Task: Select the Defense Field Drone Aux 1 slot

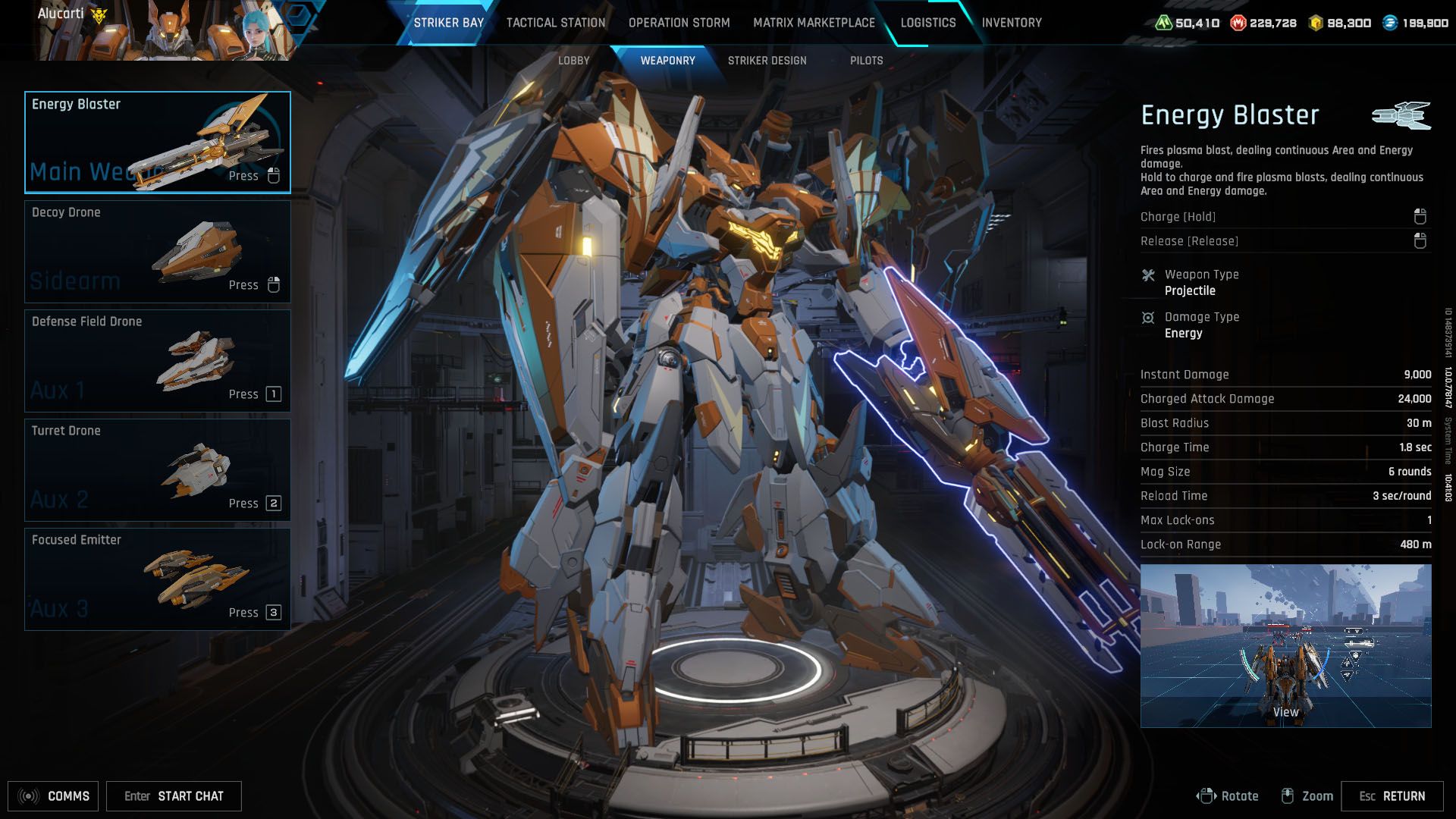Action: point(157,360)
